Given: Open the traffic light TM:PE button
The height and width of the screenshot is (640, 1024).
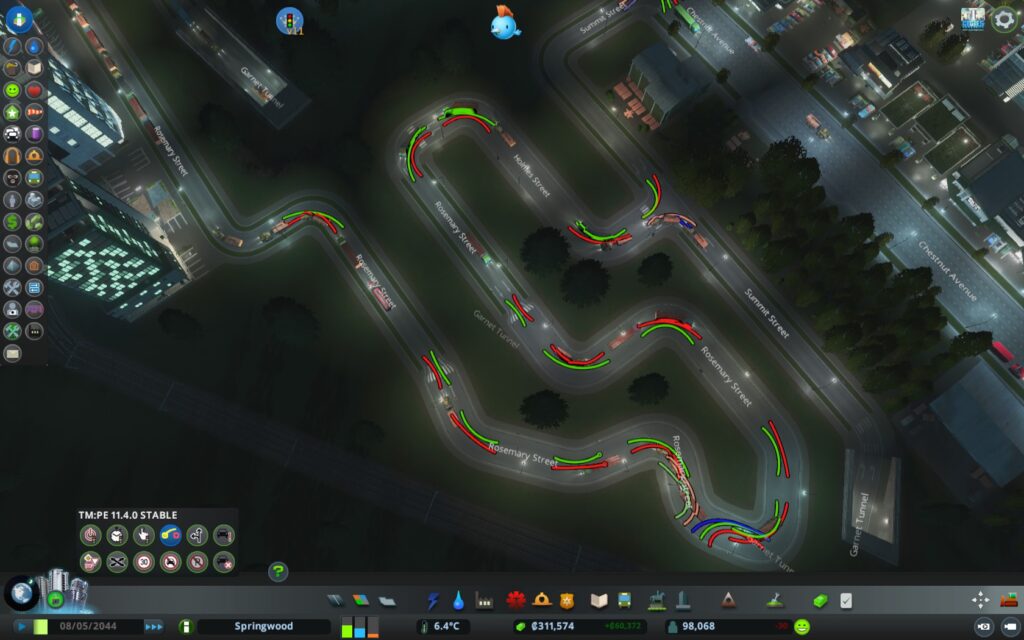Looking at the screenshot, I should tap(289, 20).
